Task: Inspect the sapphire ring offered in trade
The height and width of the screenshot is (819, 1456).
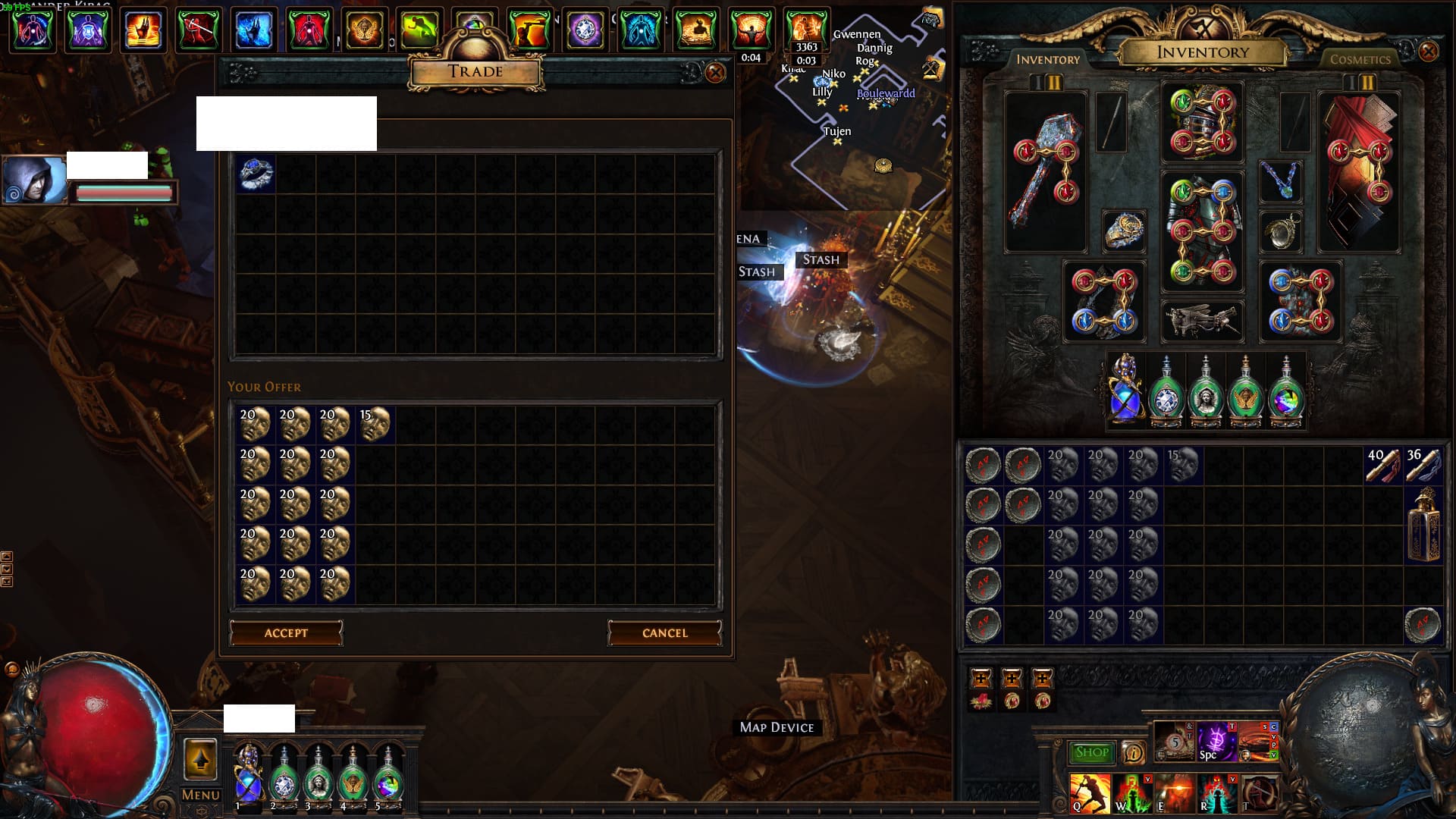Action: click(256, 174)
